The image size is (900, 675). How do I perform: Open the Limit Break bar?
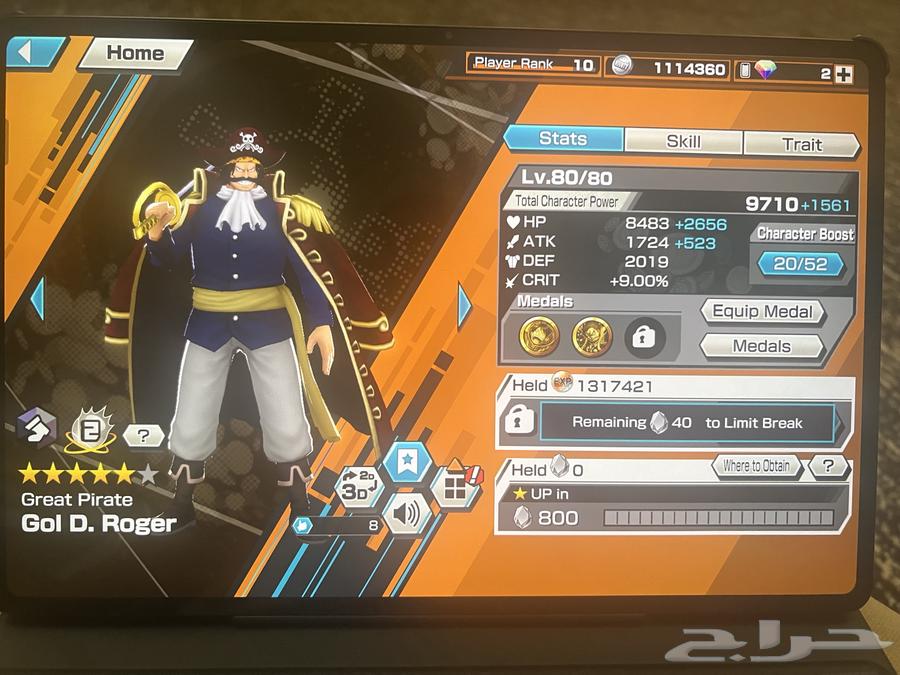click(686, 423)
